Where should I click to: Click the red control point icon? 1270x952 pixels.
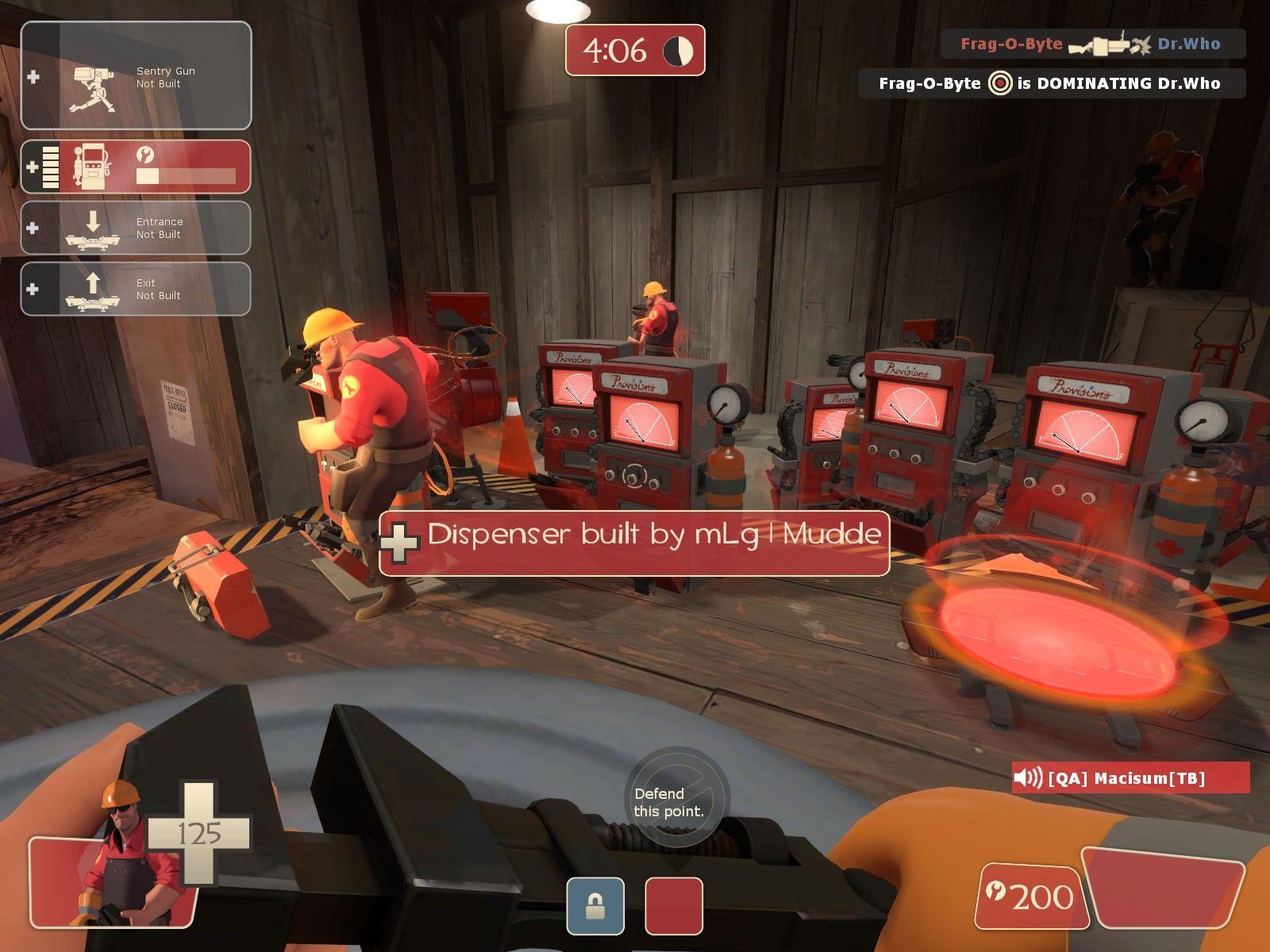click(674, 906)
